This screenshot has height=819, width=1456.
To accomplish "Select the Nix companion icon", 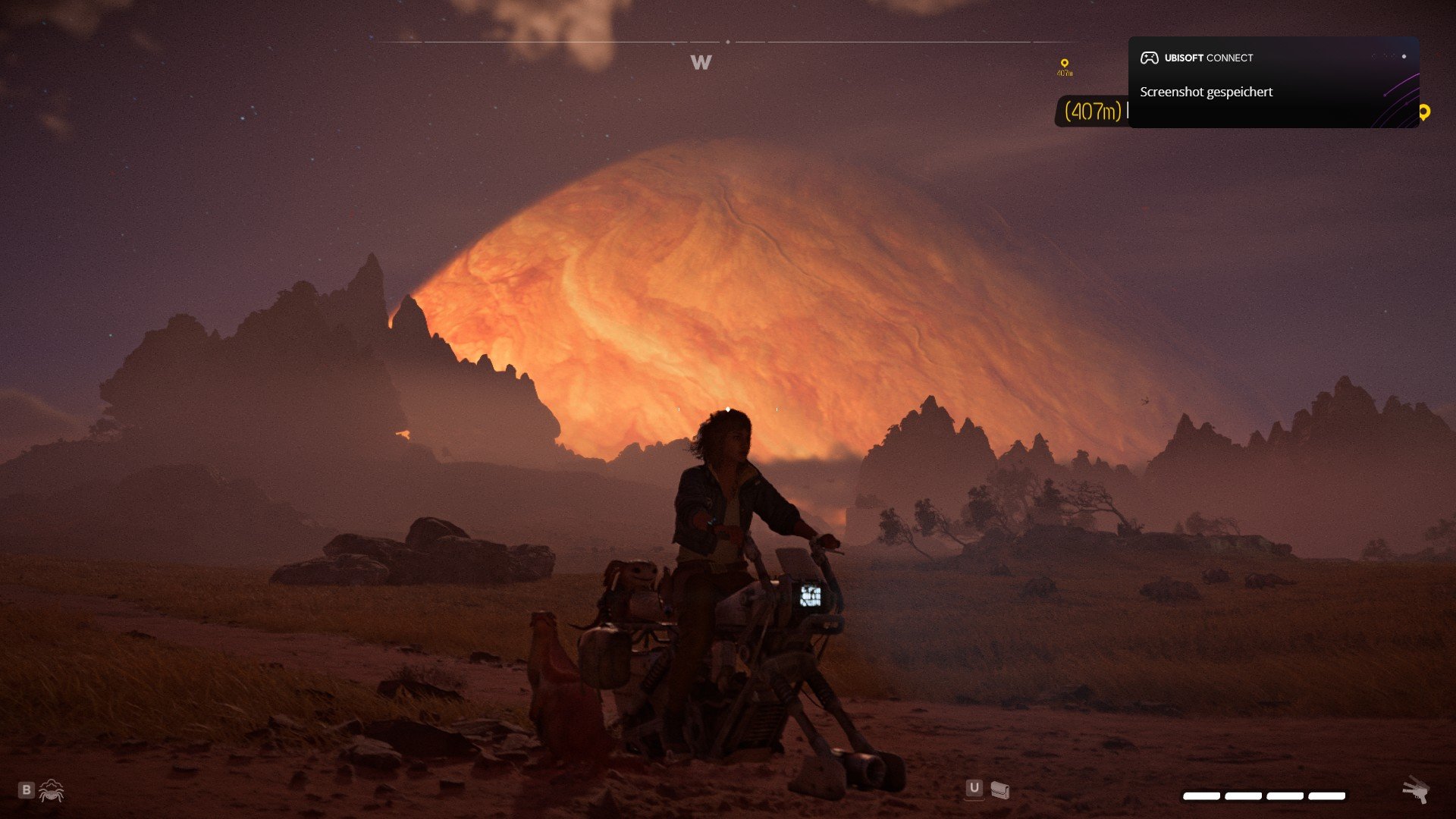I will click(x=52, y=791).
